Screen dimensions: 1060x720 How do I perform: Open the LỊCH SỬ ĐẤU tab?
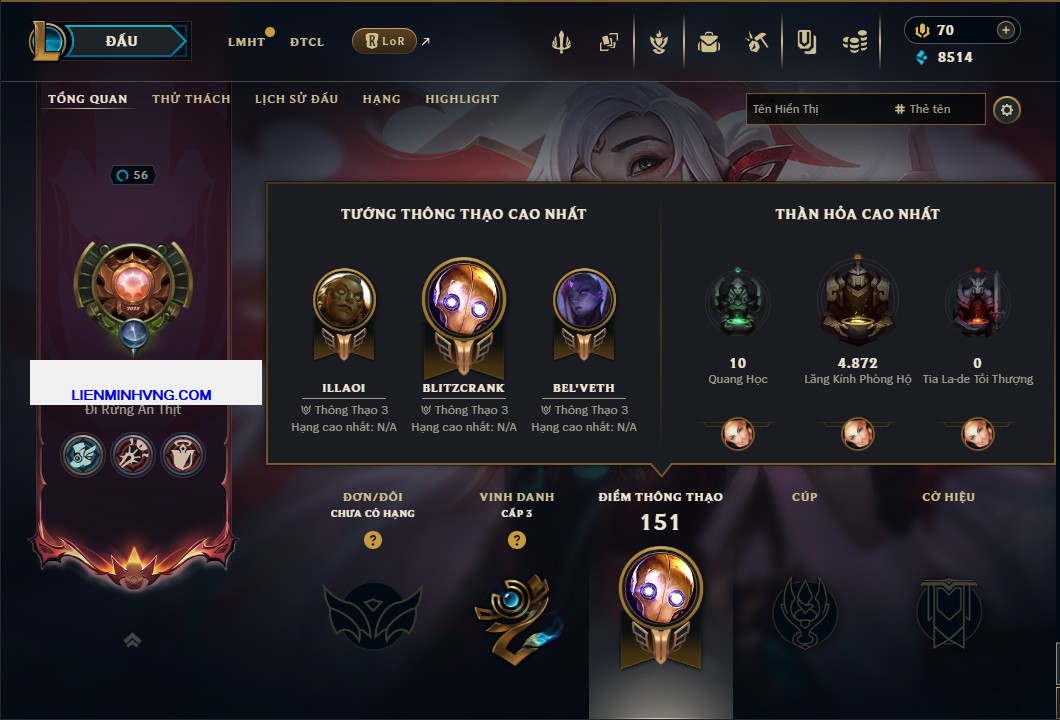click(x=296, y=99)
